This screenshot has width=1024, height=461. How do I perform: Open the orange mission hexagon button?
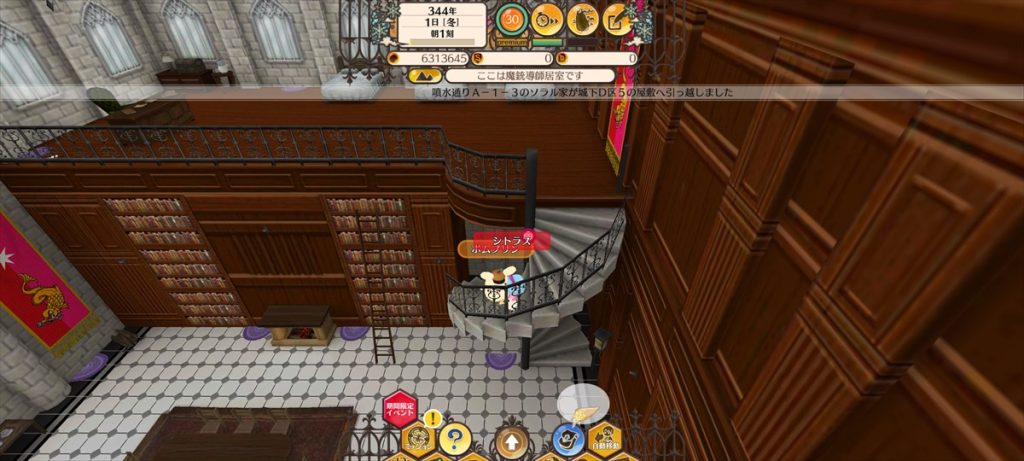pyautogui.click(x=418, y=438)
